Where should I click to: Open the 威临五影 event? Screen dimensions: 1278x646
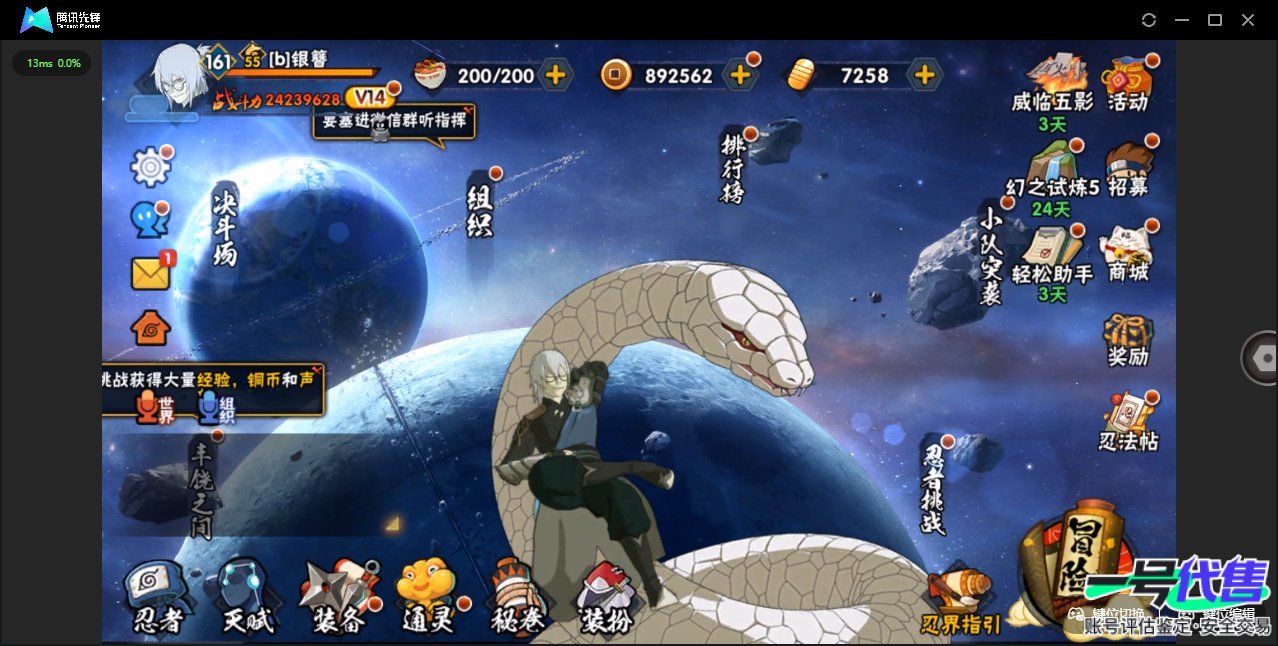[1052, 85]
